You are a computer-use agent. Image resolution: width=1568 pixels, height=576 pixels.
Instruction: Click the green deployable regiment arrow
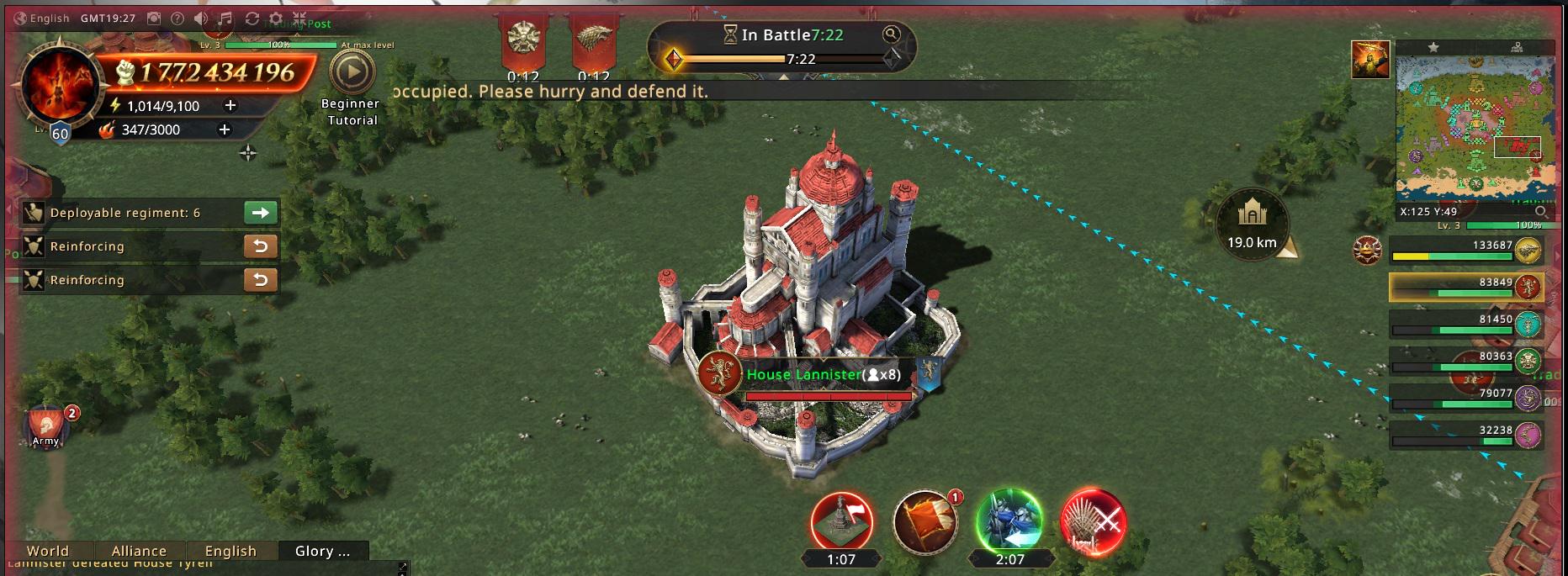coord(261,213)
